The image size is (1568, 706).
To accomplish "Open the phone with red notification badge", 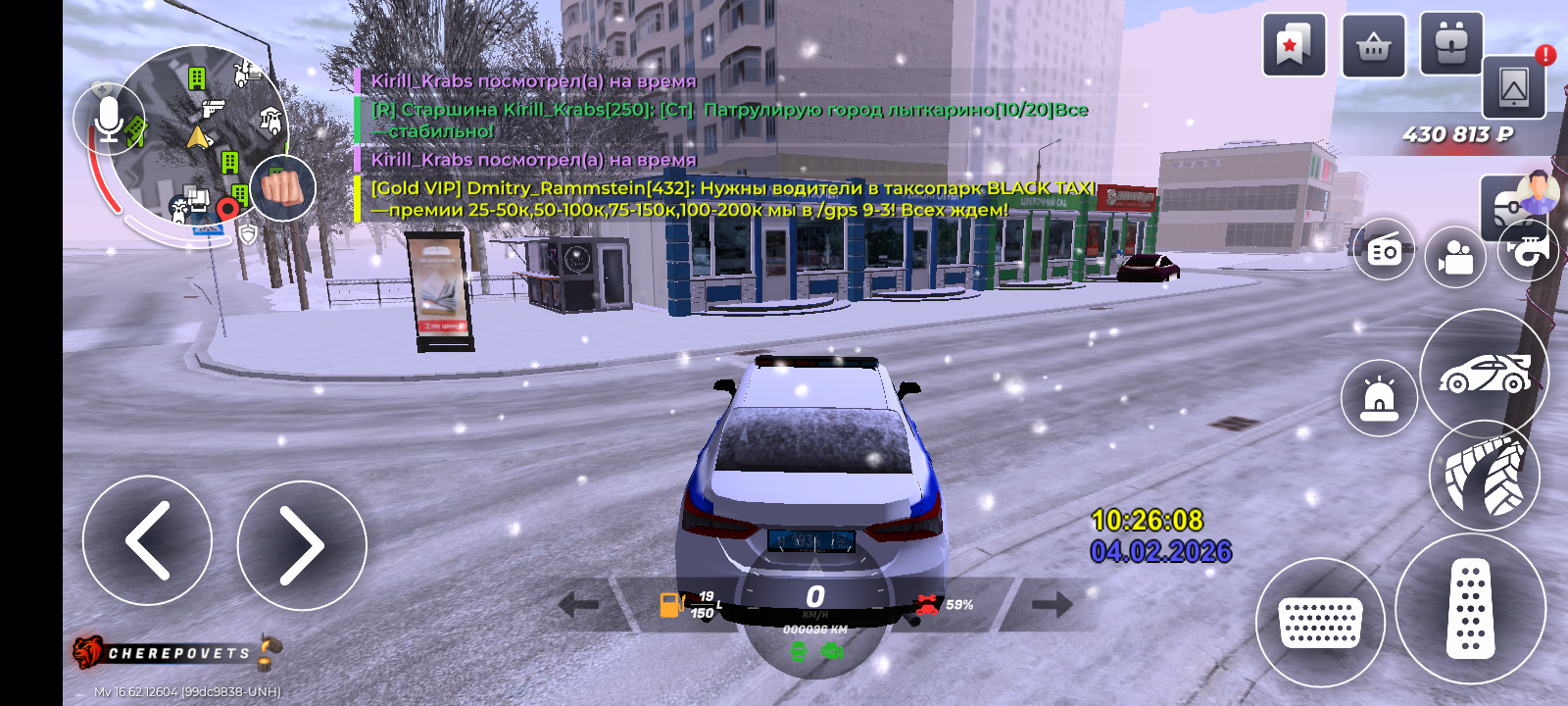I will [1514, 88].
